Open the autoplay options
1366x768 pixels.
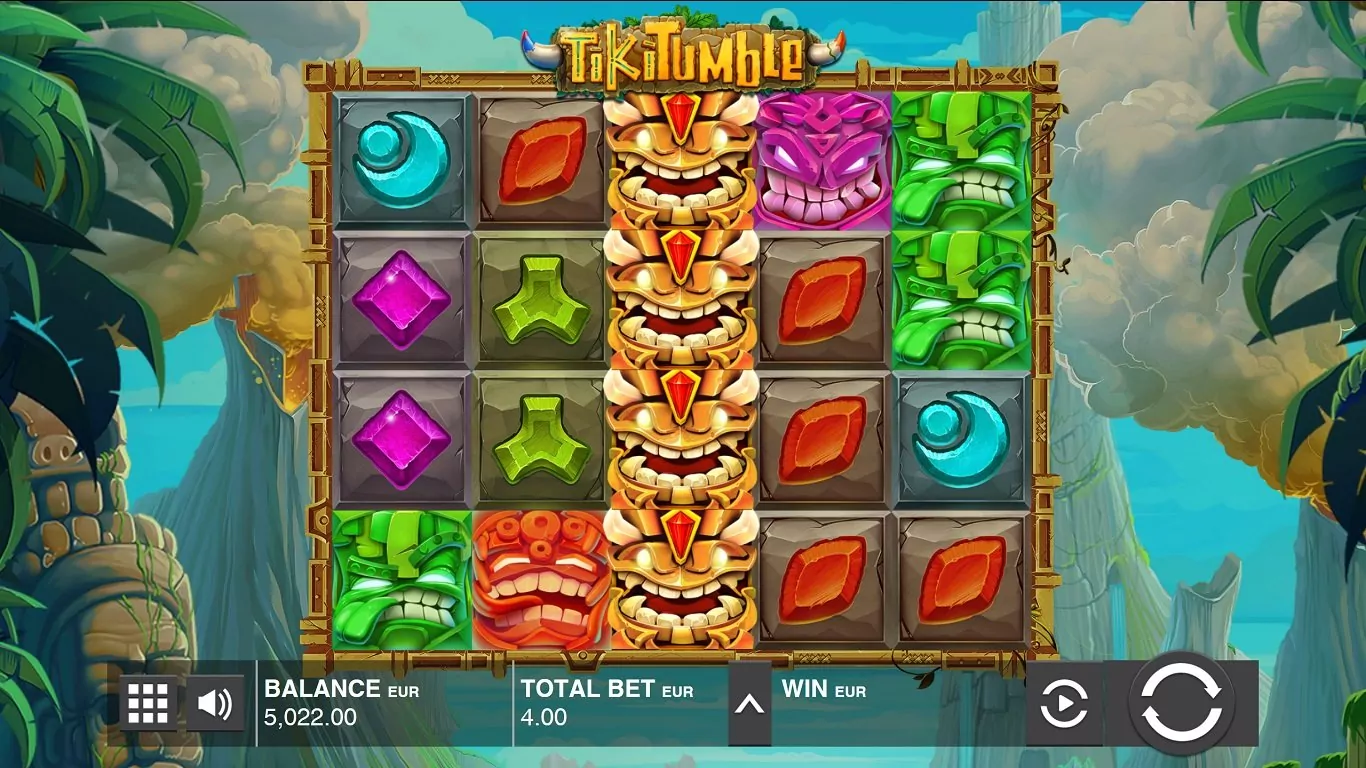1064,705
